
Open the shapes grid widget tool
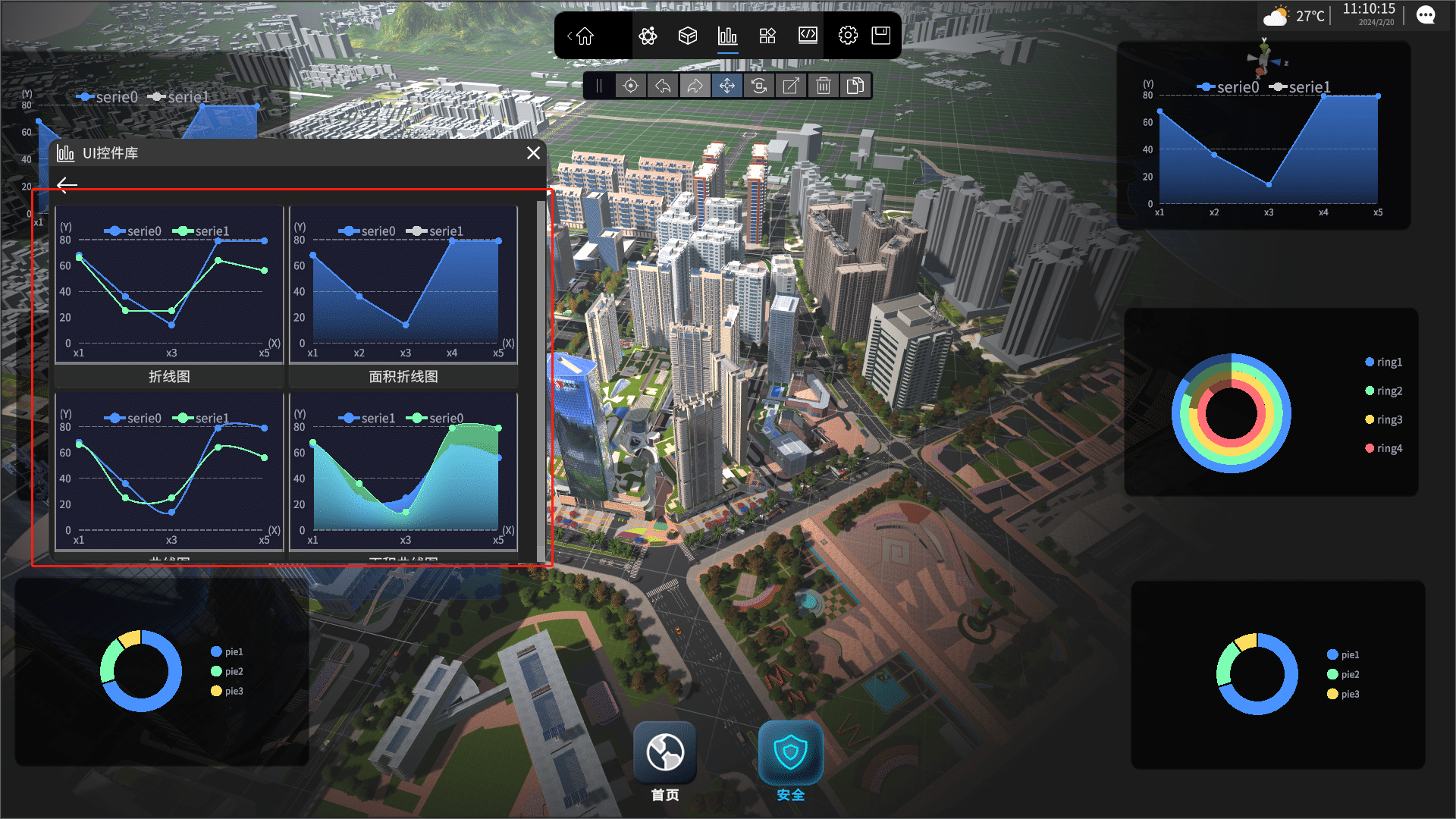click(767, 36)
